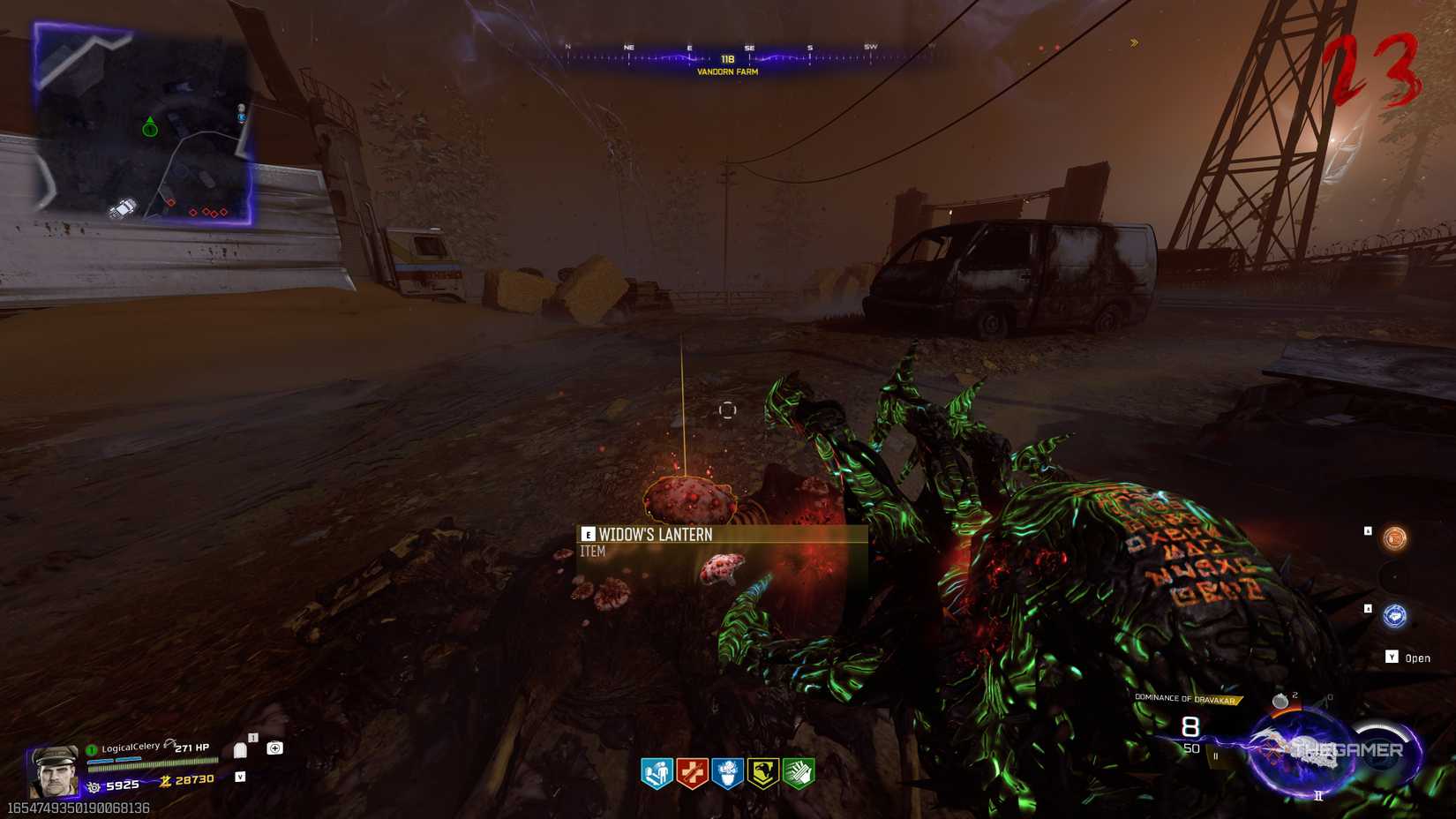1456x819 pixels.
Task: Select the blue Elemental Pop perk shield
Action: click(x=728, y=768)
